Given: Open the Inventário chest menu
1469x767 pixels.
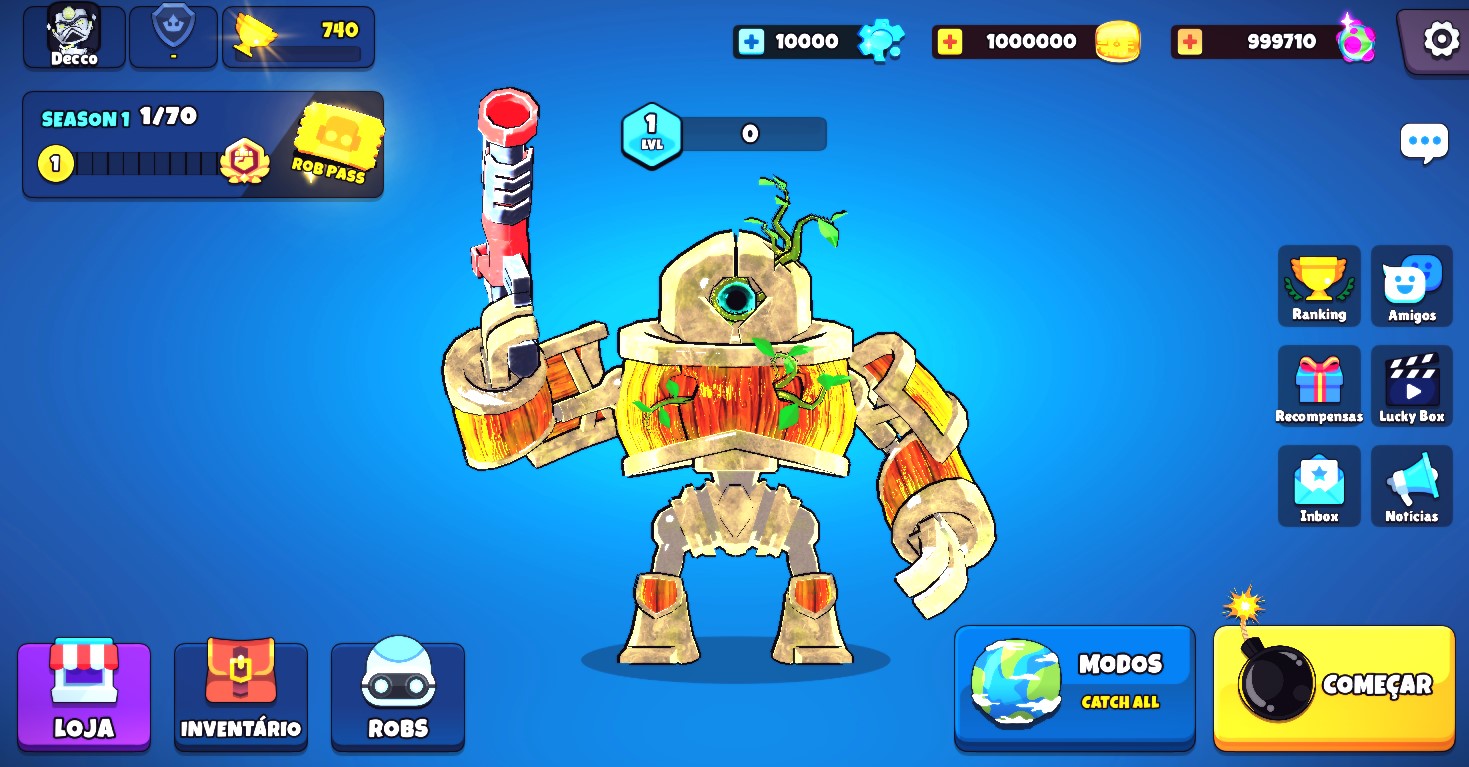Looking at the screenshot, I should point(241,695).
